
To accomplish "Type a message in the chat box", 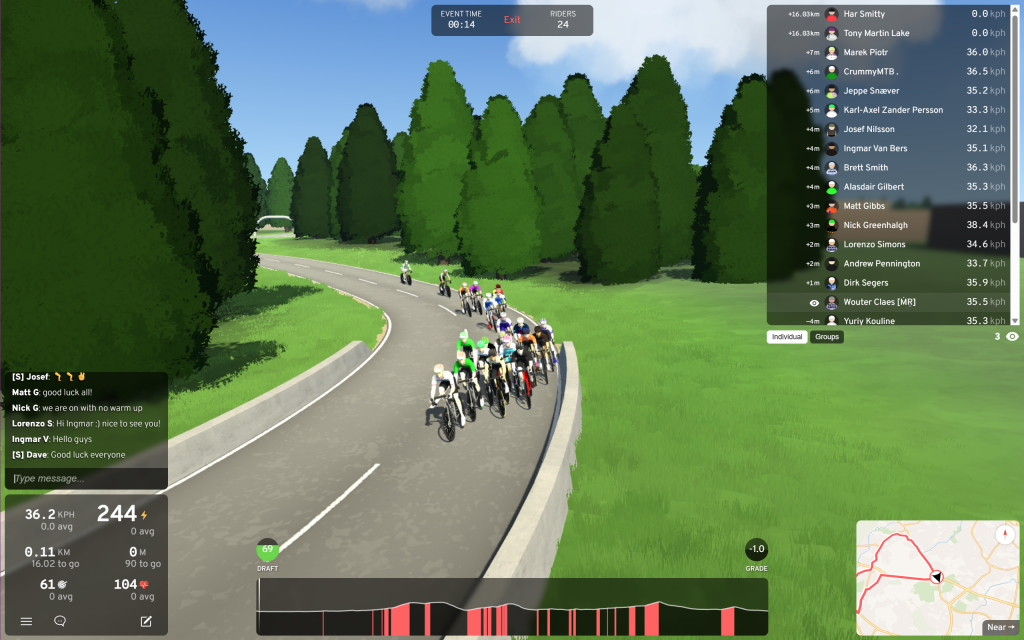I will (x=86, y=479).
